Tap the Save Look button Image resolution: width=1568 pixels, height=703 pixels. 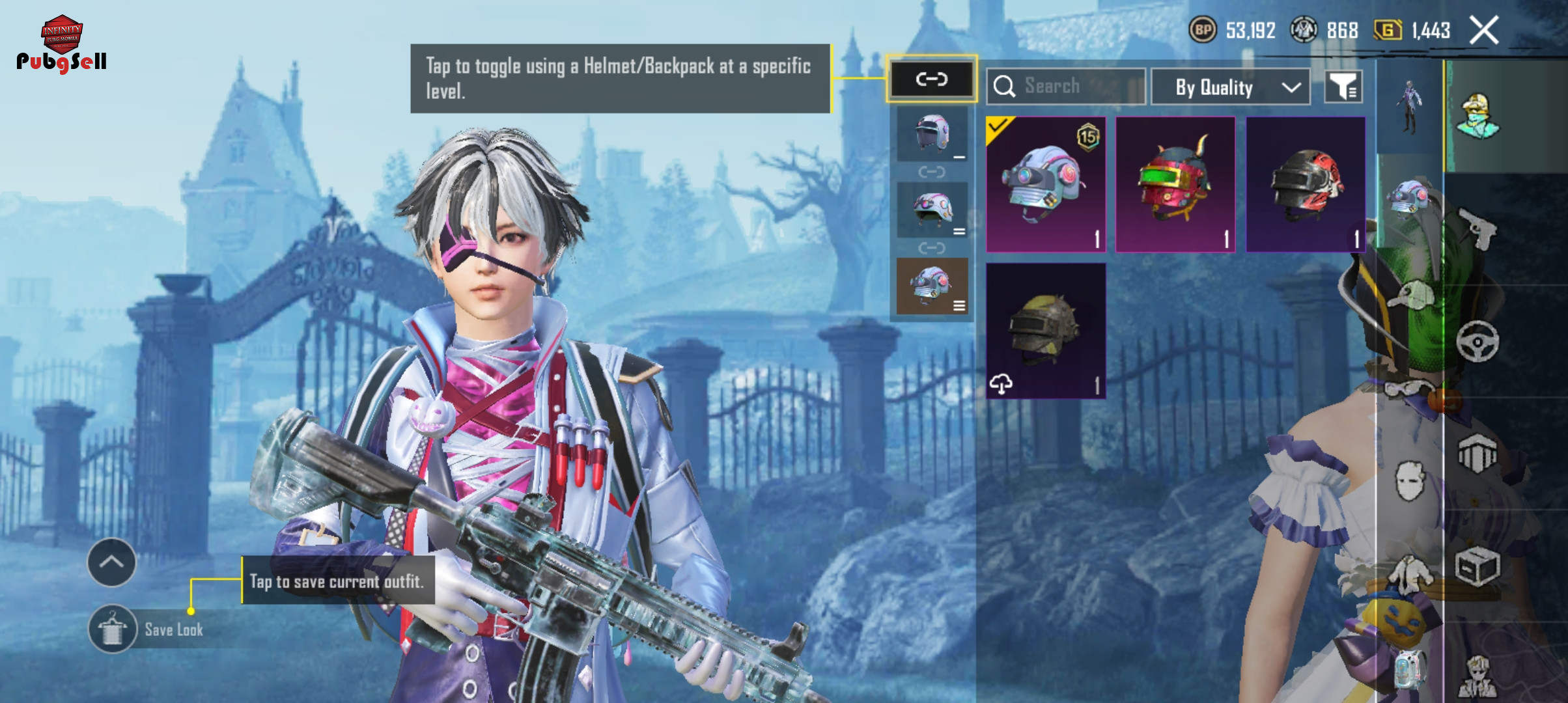tap(148, 629)
